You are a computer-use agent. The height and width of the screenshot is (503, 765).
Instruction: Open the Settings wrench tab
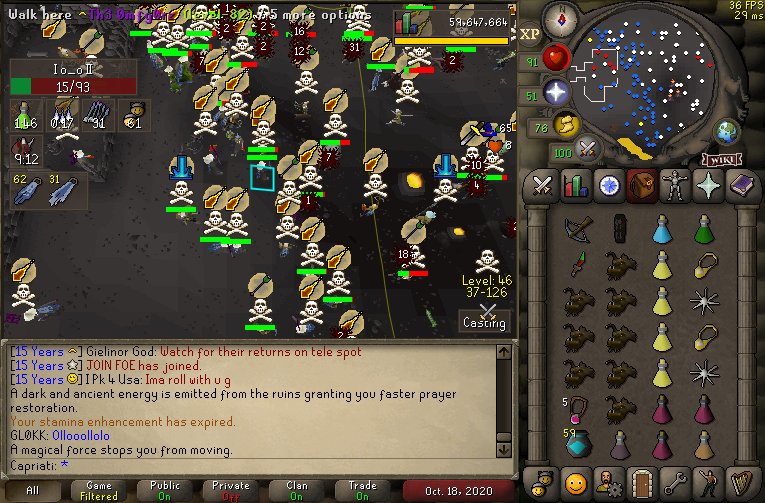675,479
